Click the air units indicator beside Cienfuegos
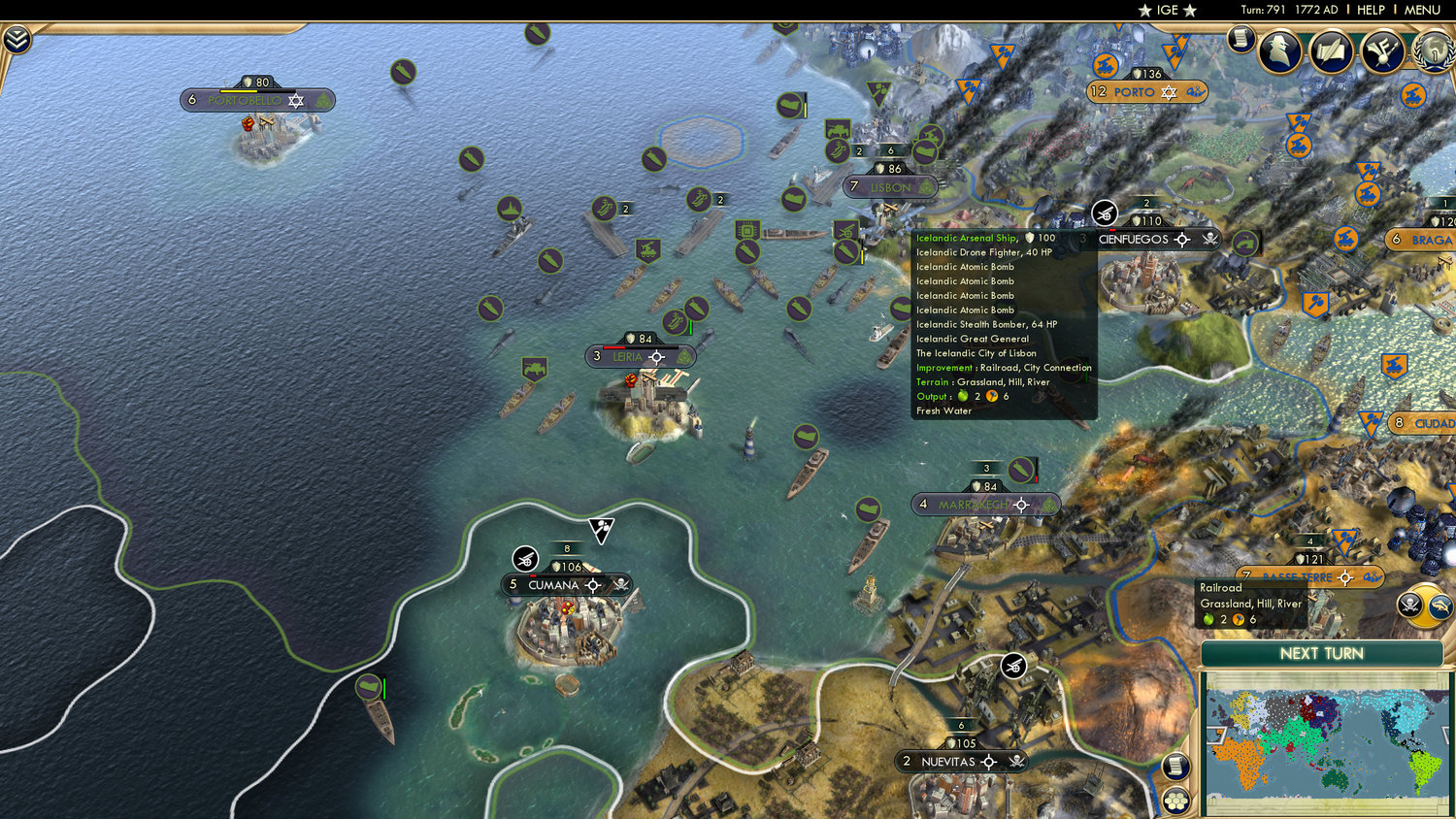 tap(1105, 213)
